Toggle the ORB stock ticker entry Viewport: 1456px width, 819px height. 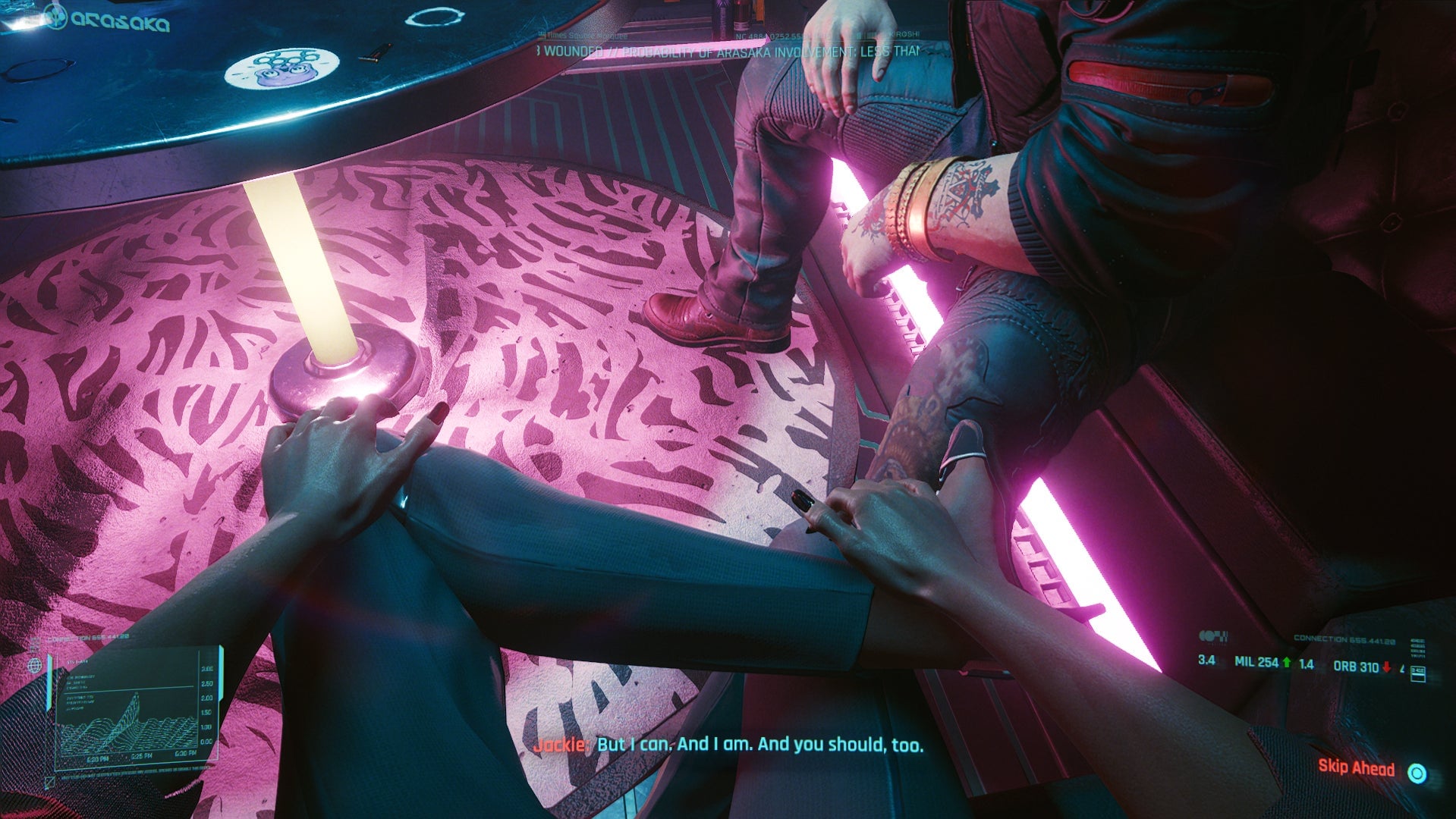click(1357, 667)
